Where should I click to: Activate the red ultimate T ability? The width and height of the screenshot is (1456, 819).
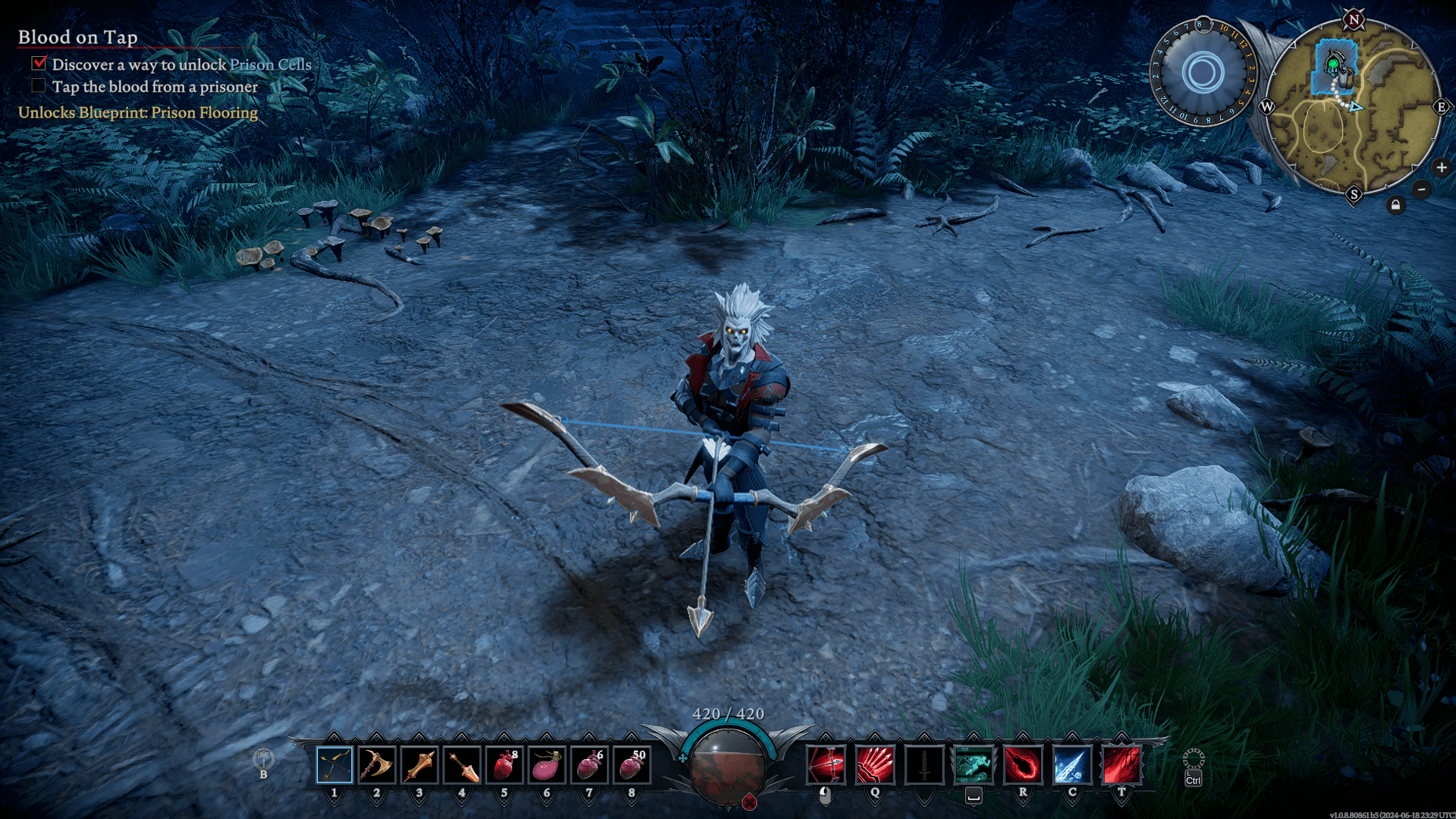[1121, 765]
